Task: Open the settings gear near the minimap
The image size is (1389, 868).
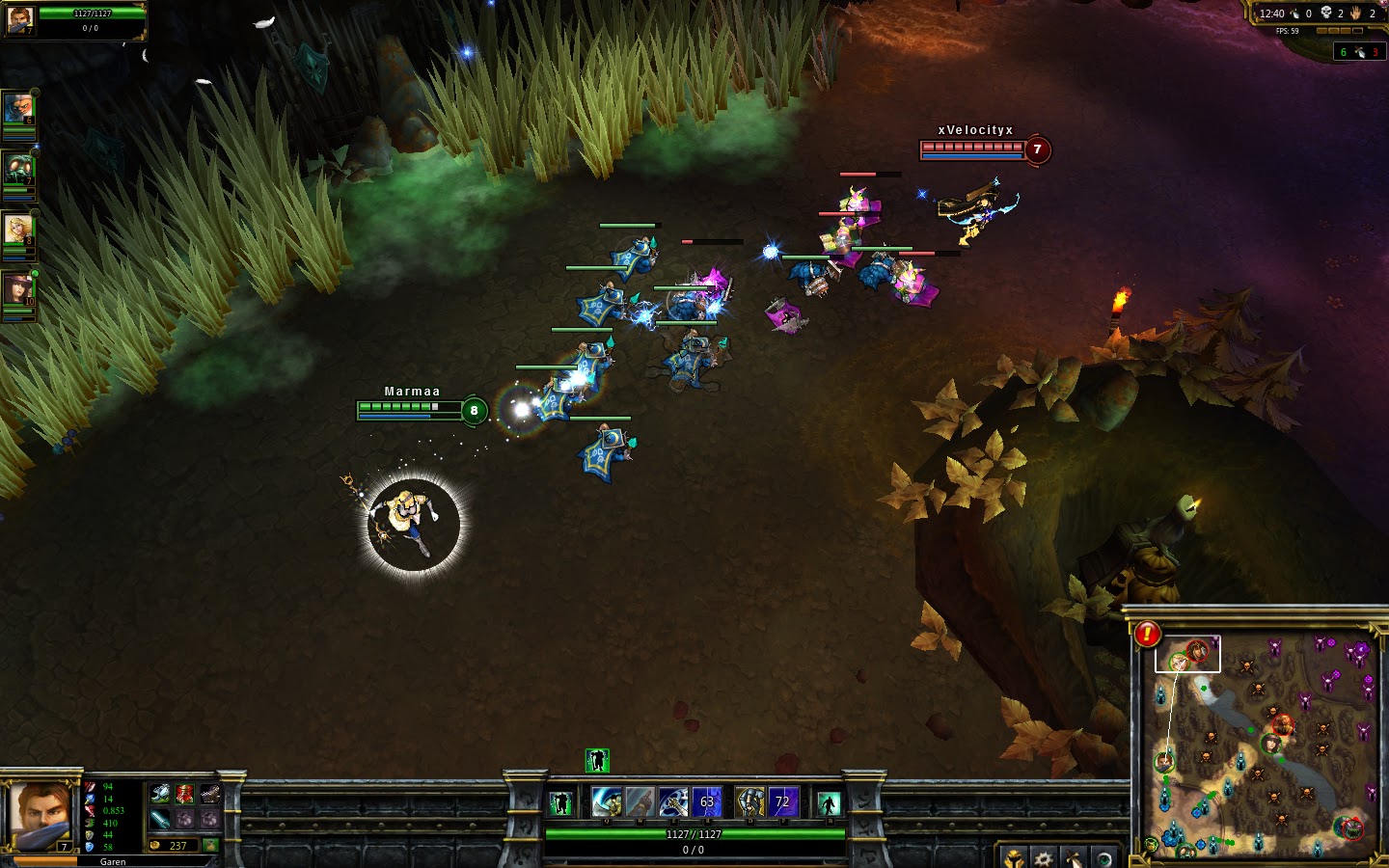Action: [1044, 858]
